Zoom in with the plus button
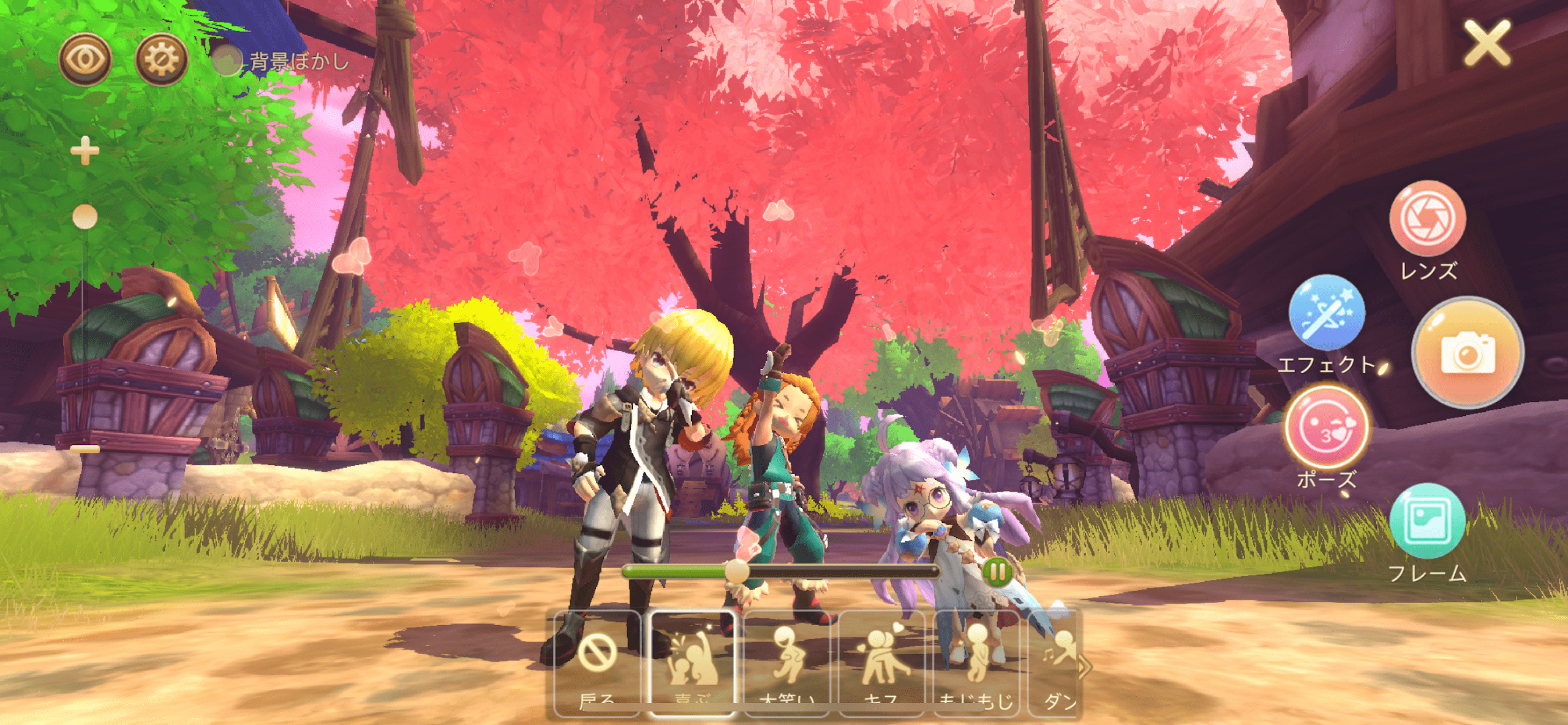The image size is (1568, 725). tap(85, 151)
